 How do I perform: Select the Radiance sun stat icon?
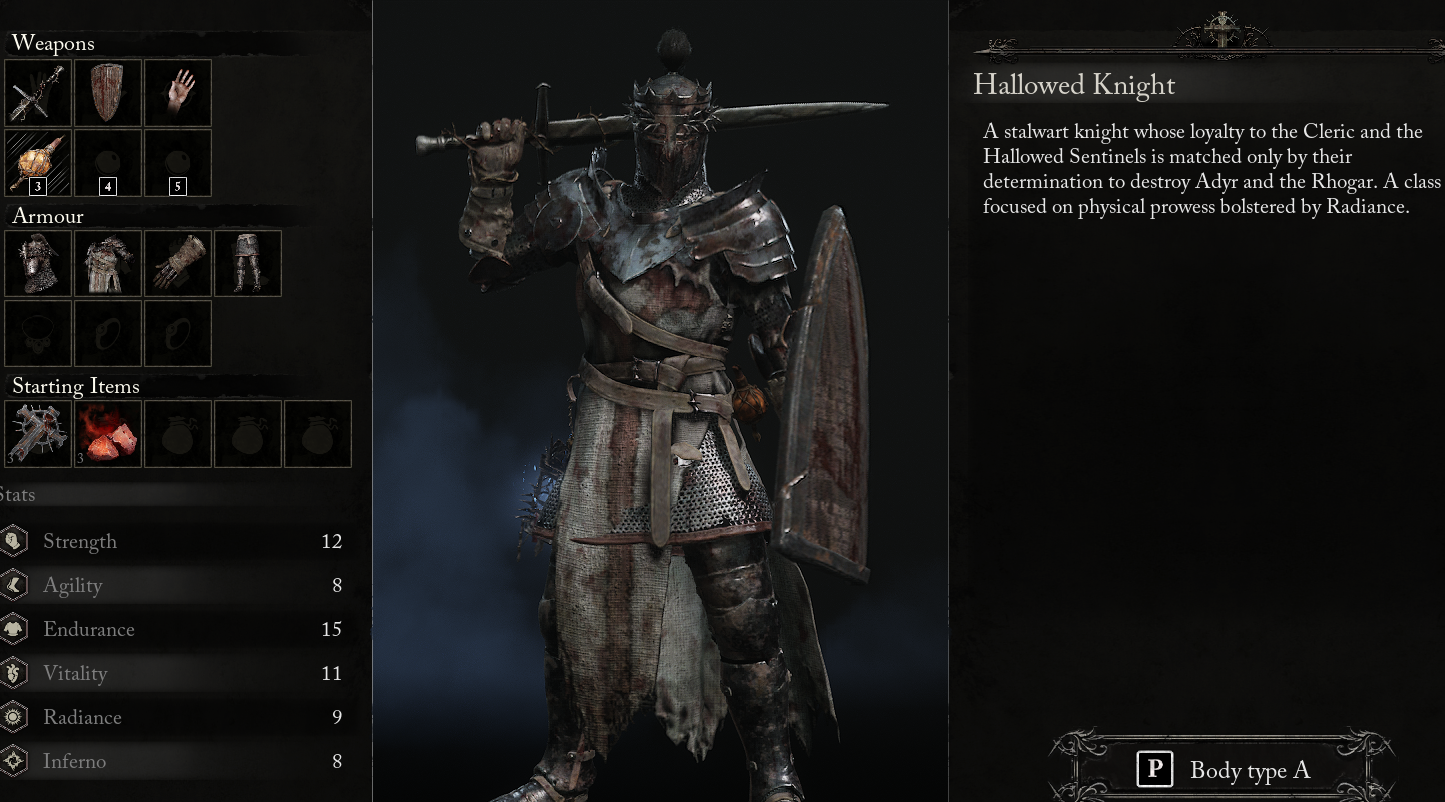14,717
